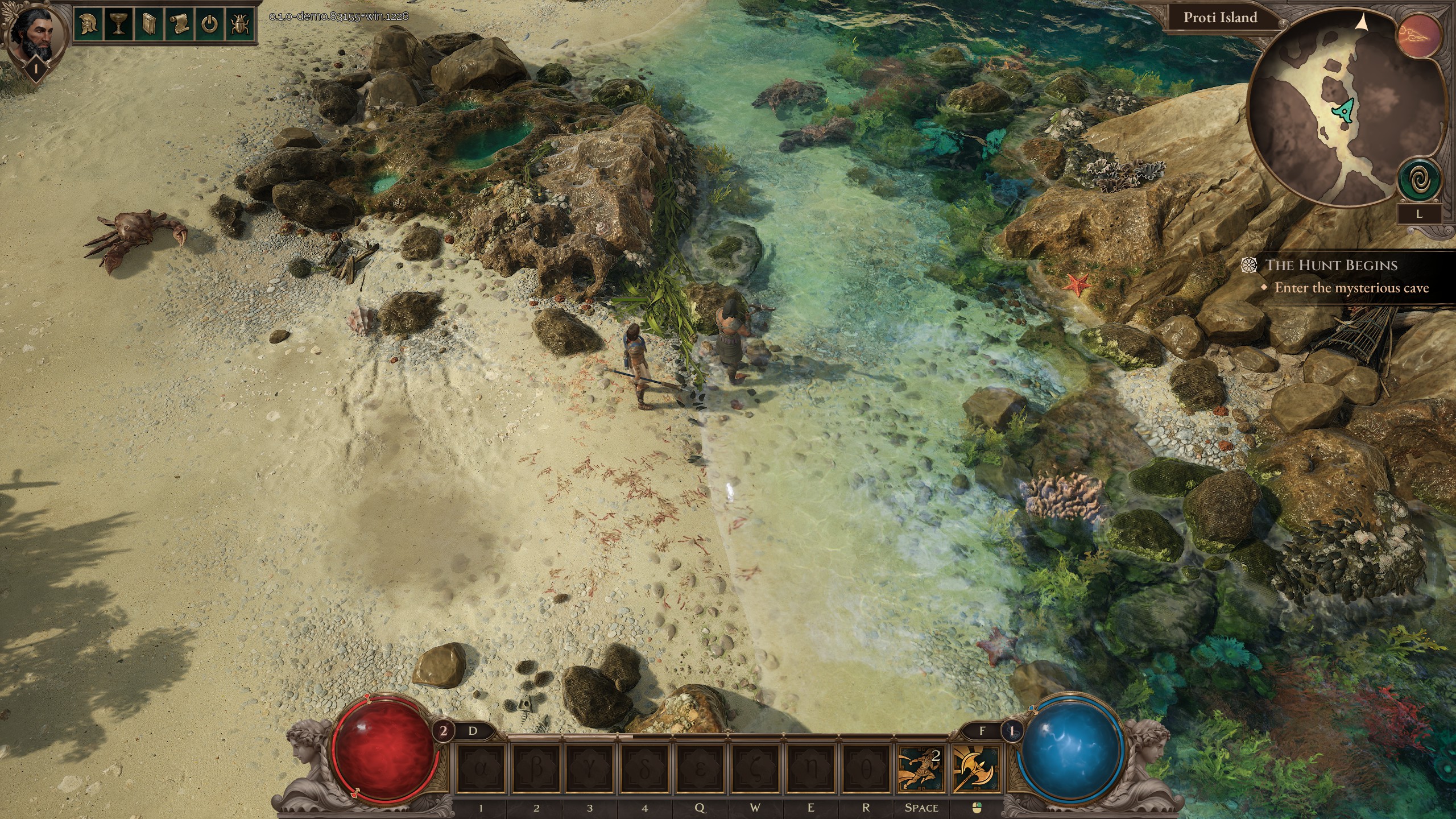Viewport: 1456px width, 819px height.
Task: Click the power button icon
Action: coord(210,25)
